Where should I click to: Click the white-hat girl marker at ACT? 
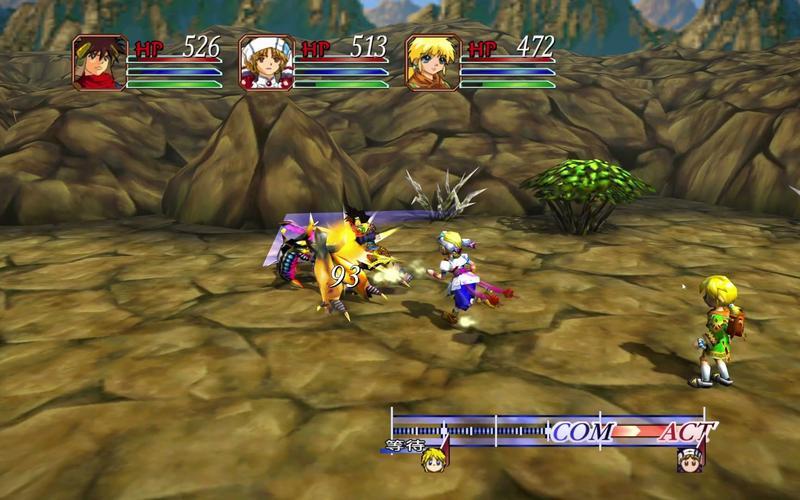[x=690, y=459]
